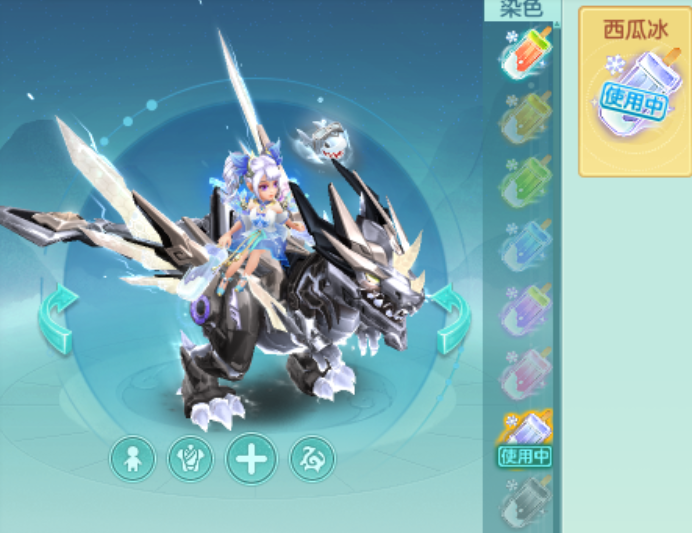This screenshot has height=533, width=692.
Task: Apply the blue popsicle dye
Action: coord(525,245)
